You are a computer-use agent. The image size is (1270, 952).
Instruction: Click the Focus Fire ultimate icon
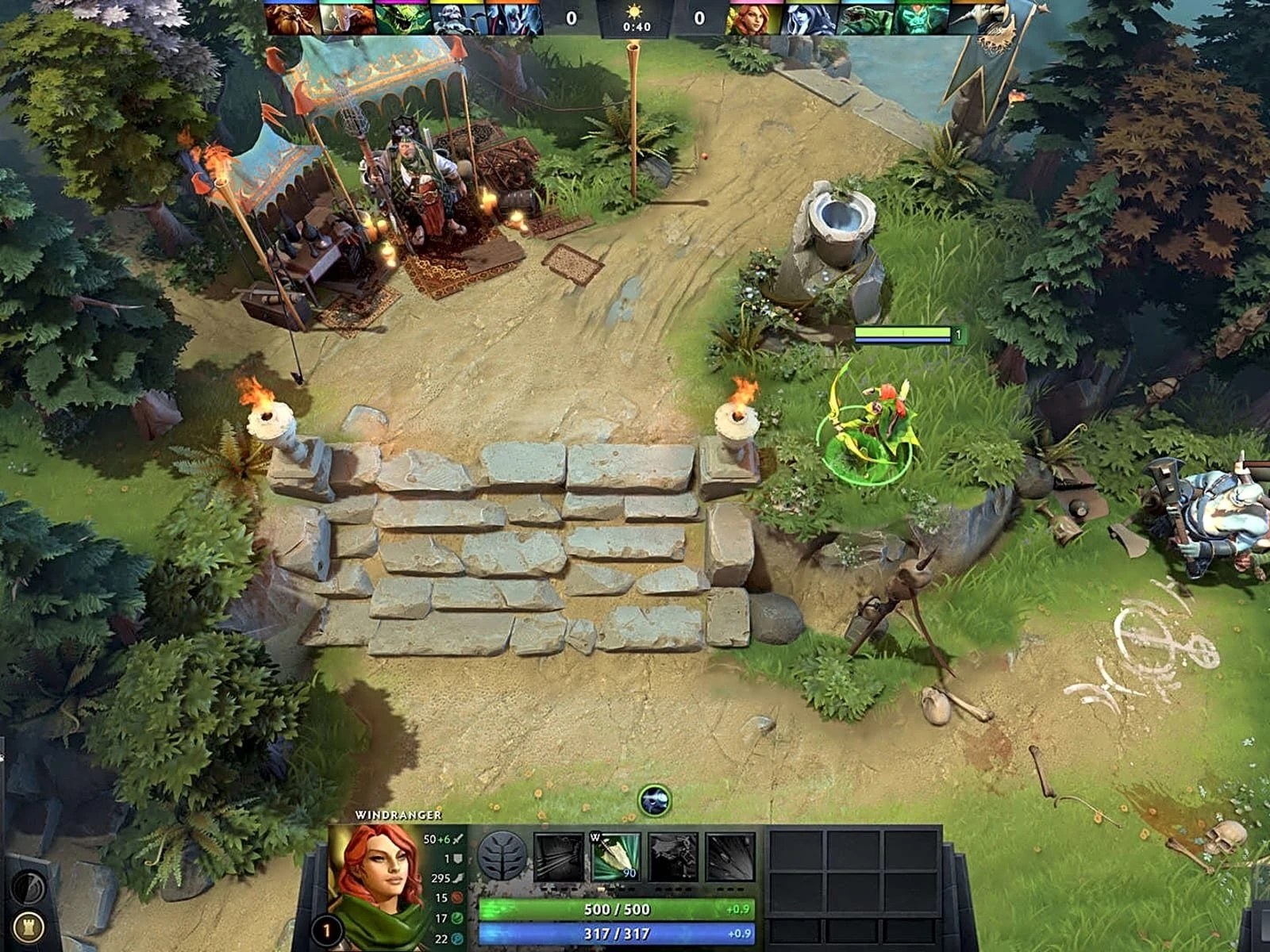730,856
